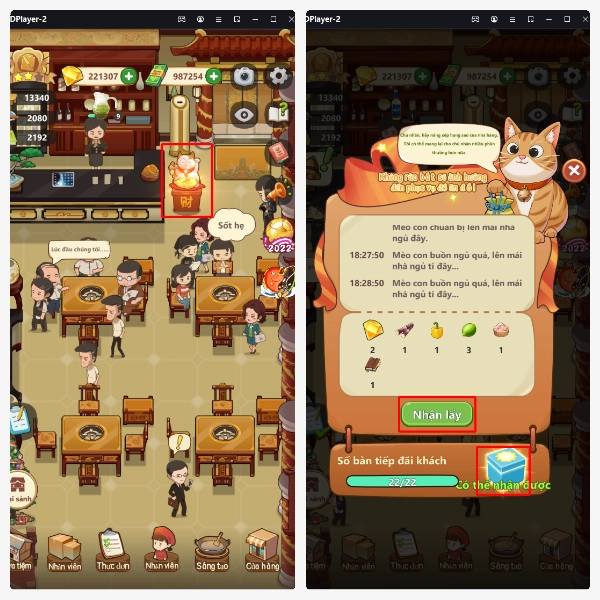600x600 pixels.
Task: Collect the glowing blue gift box reward
Action: 503,469
